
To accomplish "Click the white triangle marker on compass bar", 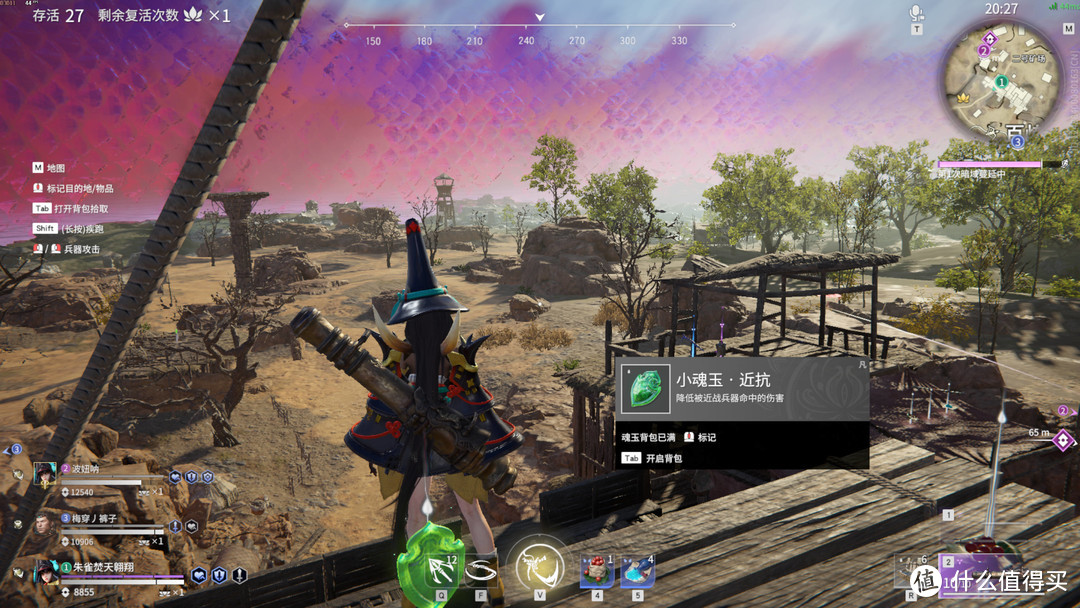I will pyautogui.click(x=540, y=17).
